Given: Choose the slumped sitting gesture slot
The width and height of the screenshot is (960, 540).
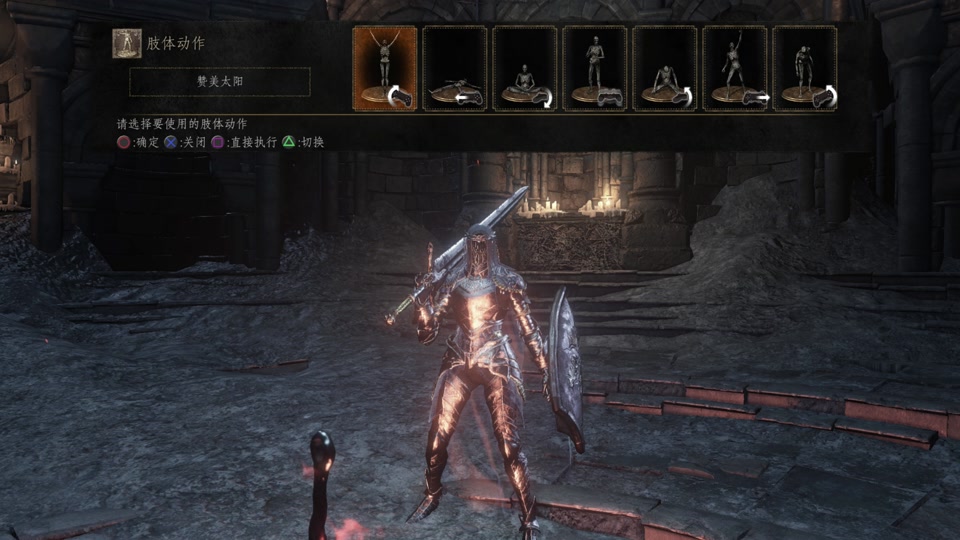Looking at the screenshot, I should [x=665, y=68].
